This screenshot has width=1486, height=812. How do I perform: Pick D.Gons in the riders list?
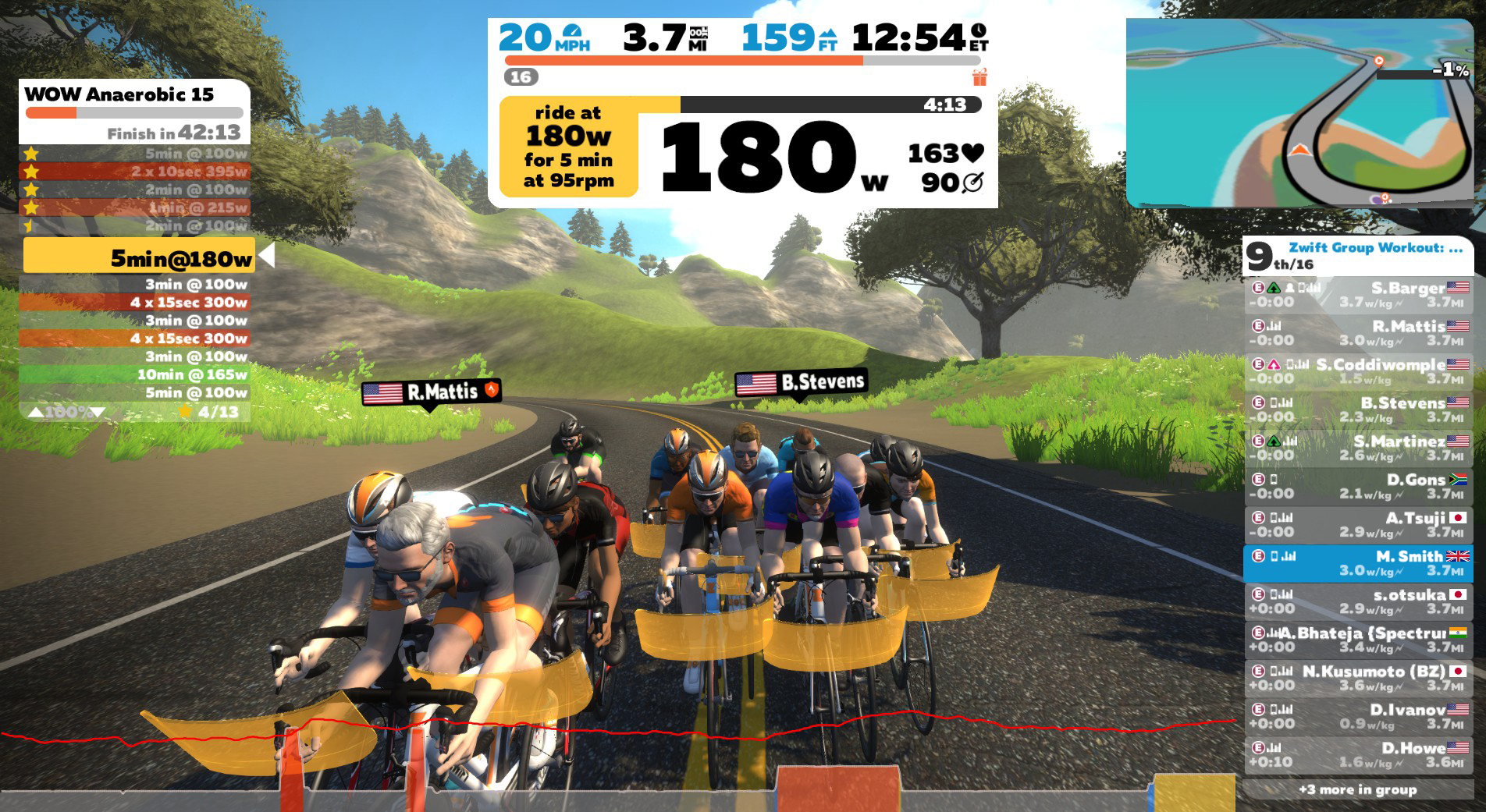(1358, 486)
